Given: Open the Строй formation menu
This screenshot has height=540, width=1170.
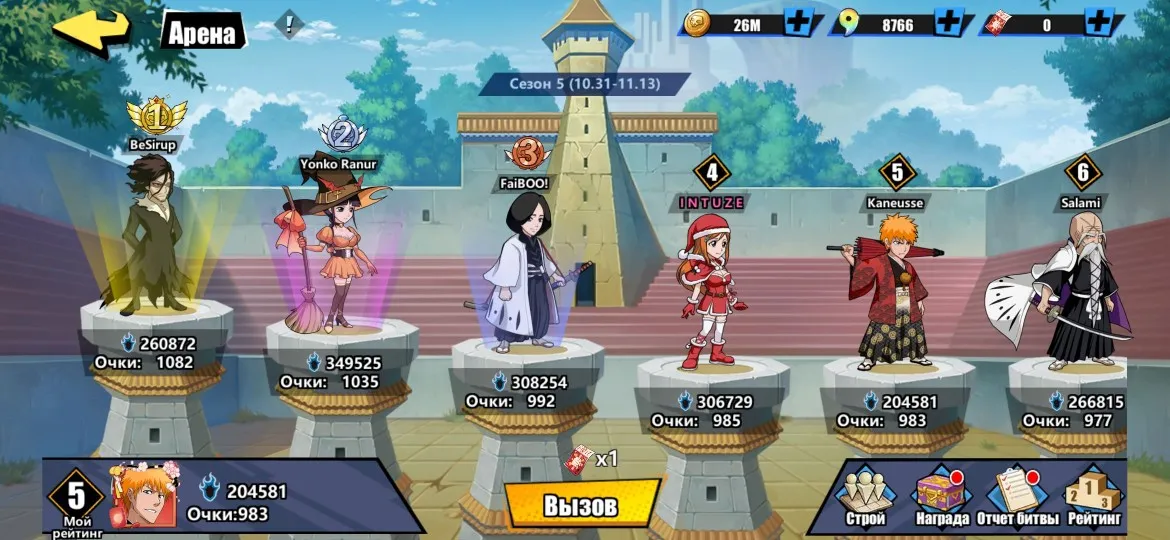Looking at the screenshot, I should coord(866,497).
